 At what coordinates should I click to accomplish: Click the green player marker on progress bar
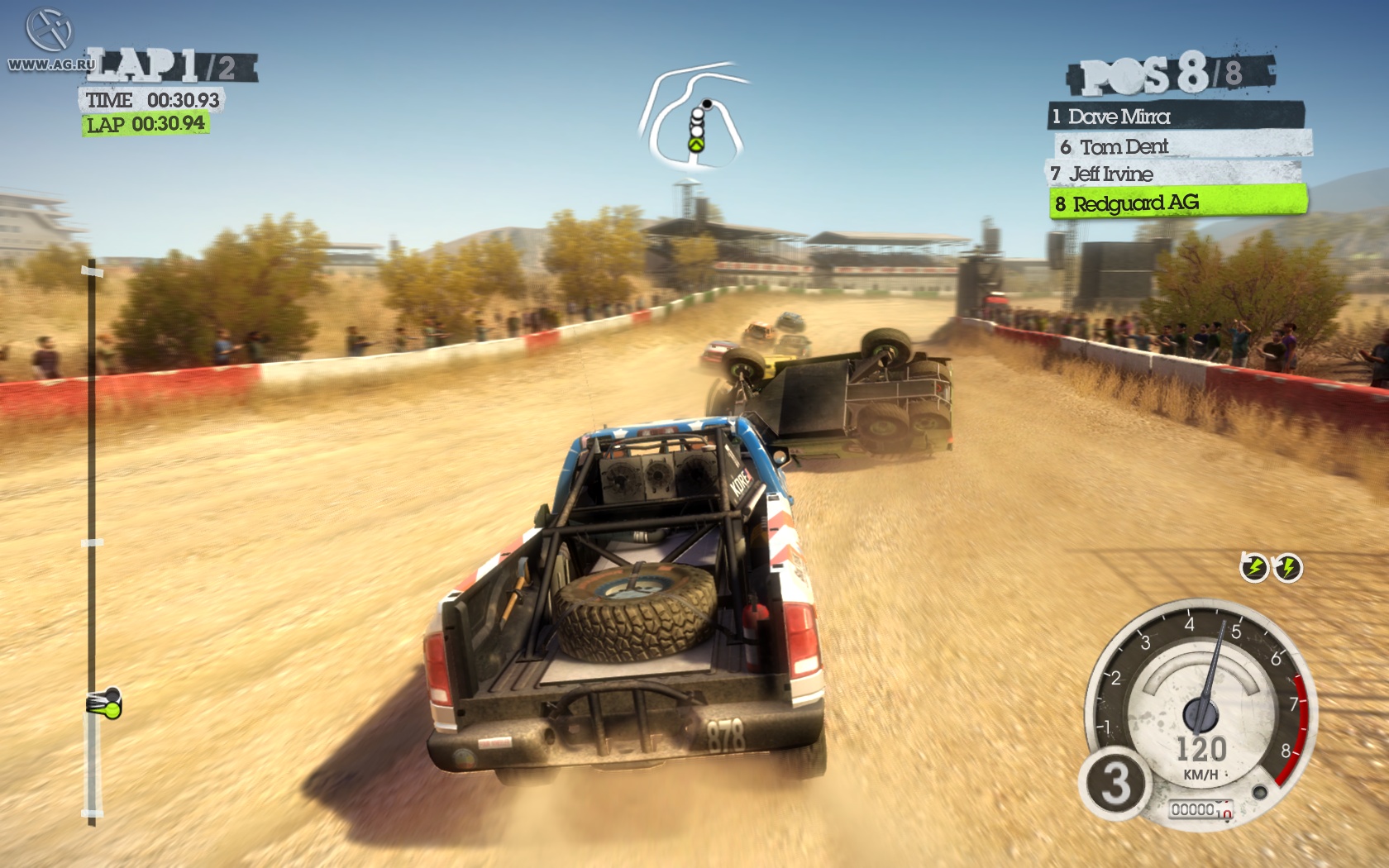click(x=105, y=704)
